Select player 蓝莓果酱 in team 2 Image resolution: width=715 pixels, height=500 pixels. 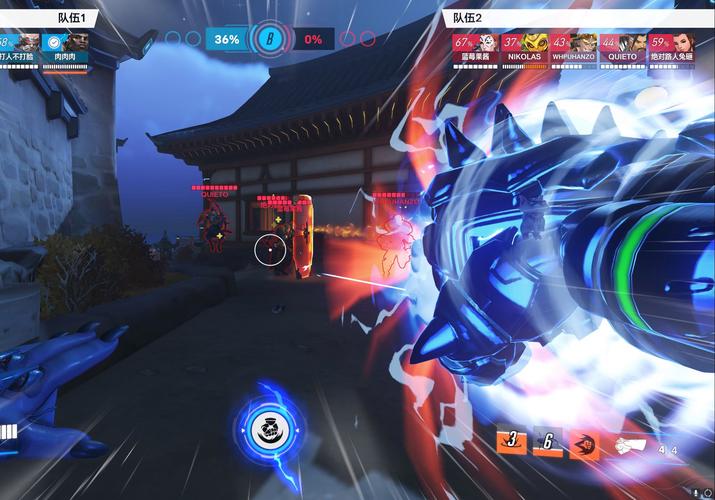pos(475,48)
